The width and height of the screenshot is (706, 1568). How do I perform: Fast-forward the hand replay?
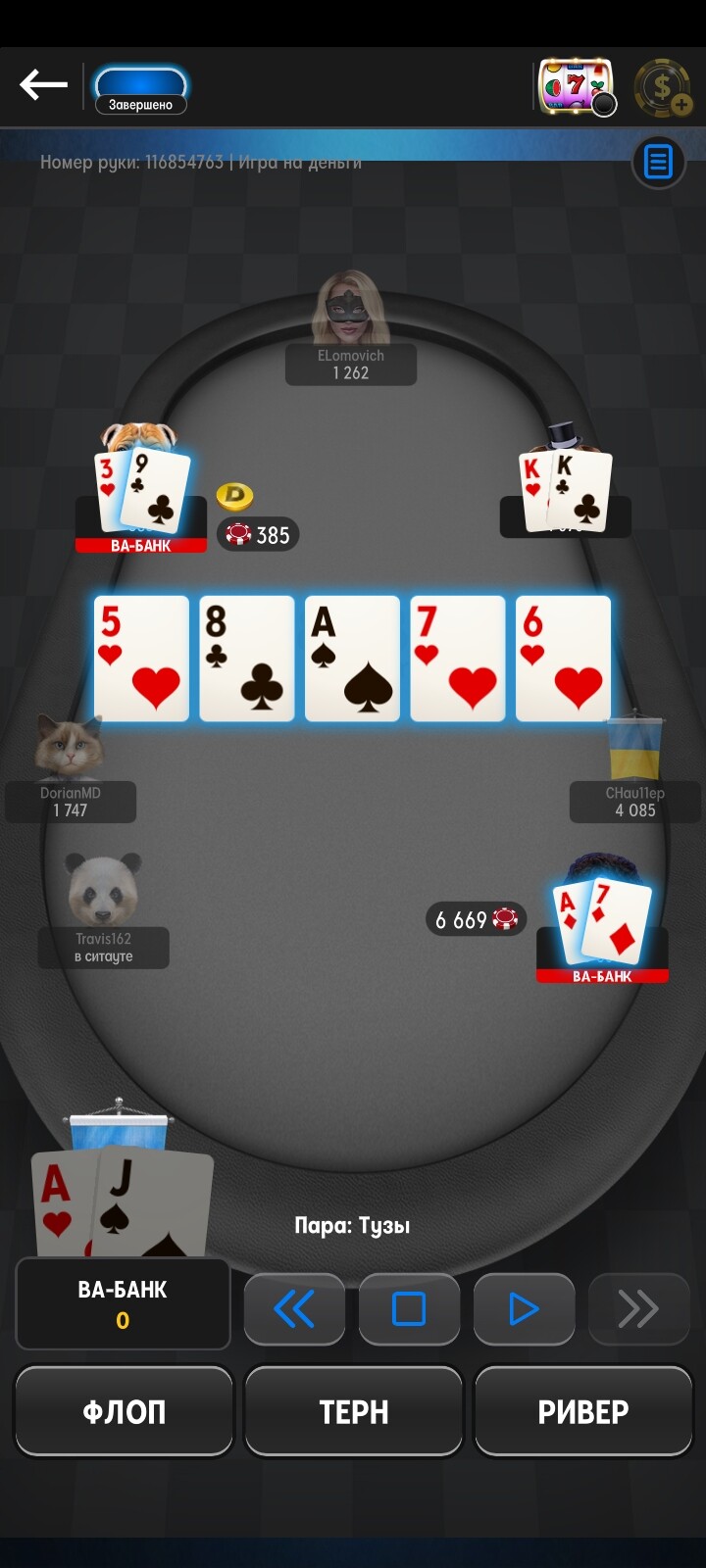[x=638, y=1308]
